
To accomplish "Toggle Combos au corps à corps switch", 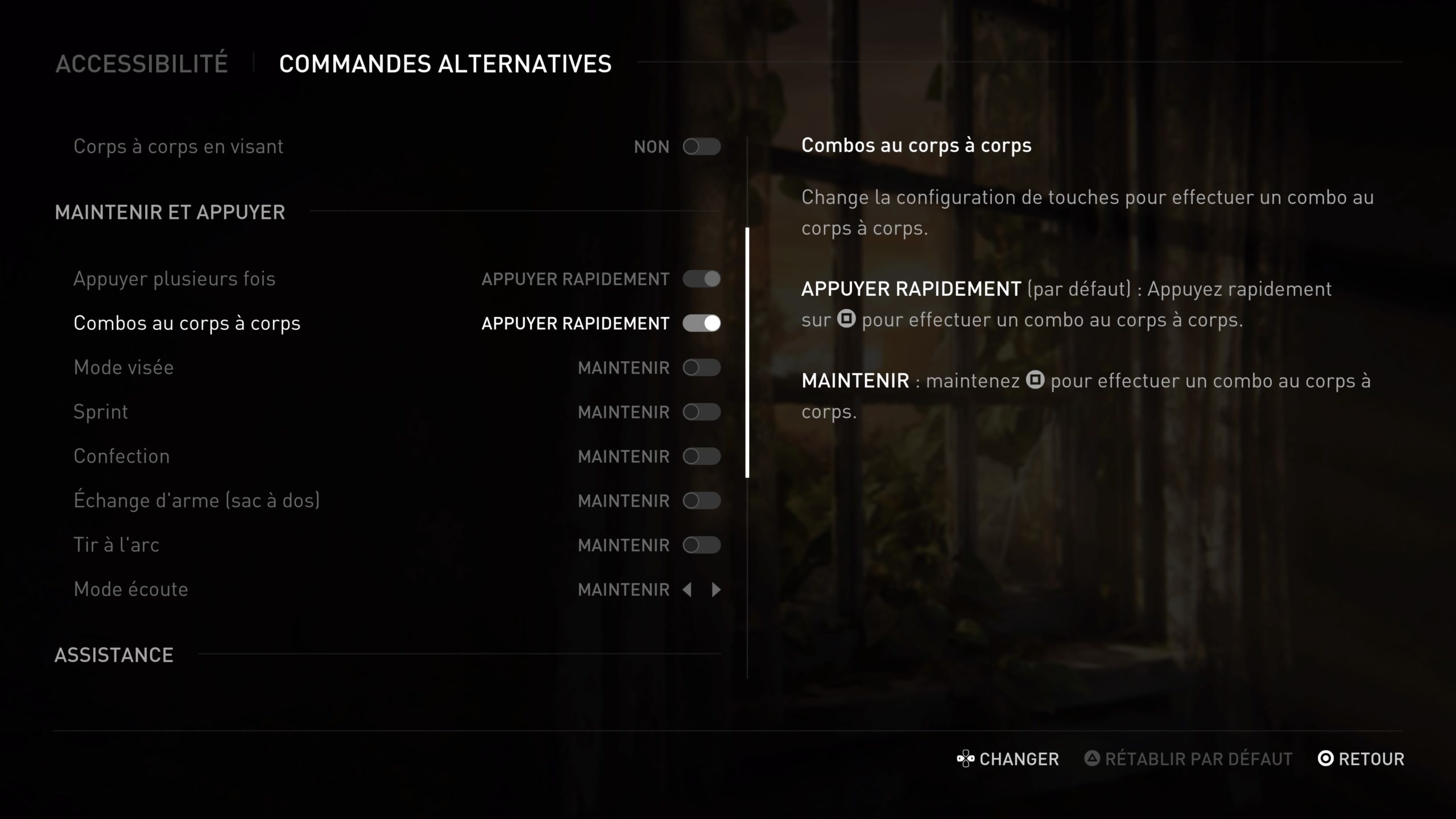I will (x=701, y=323).
